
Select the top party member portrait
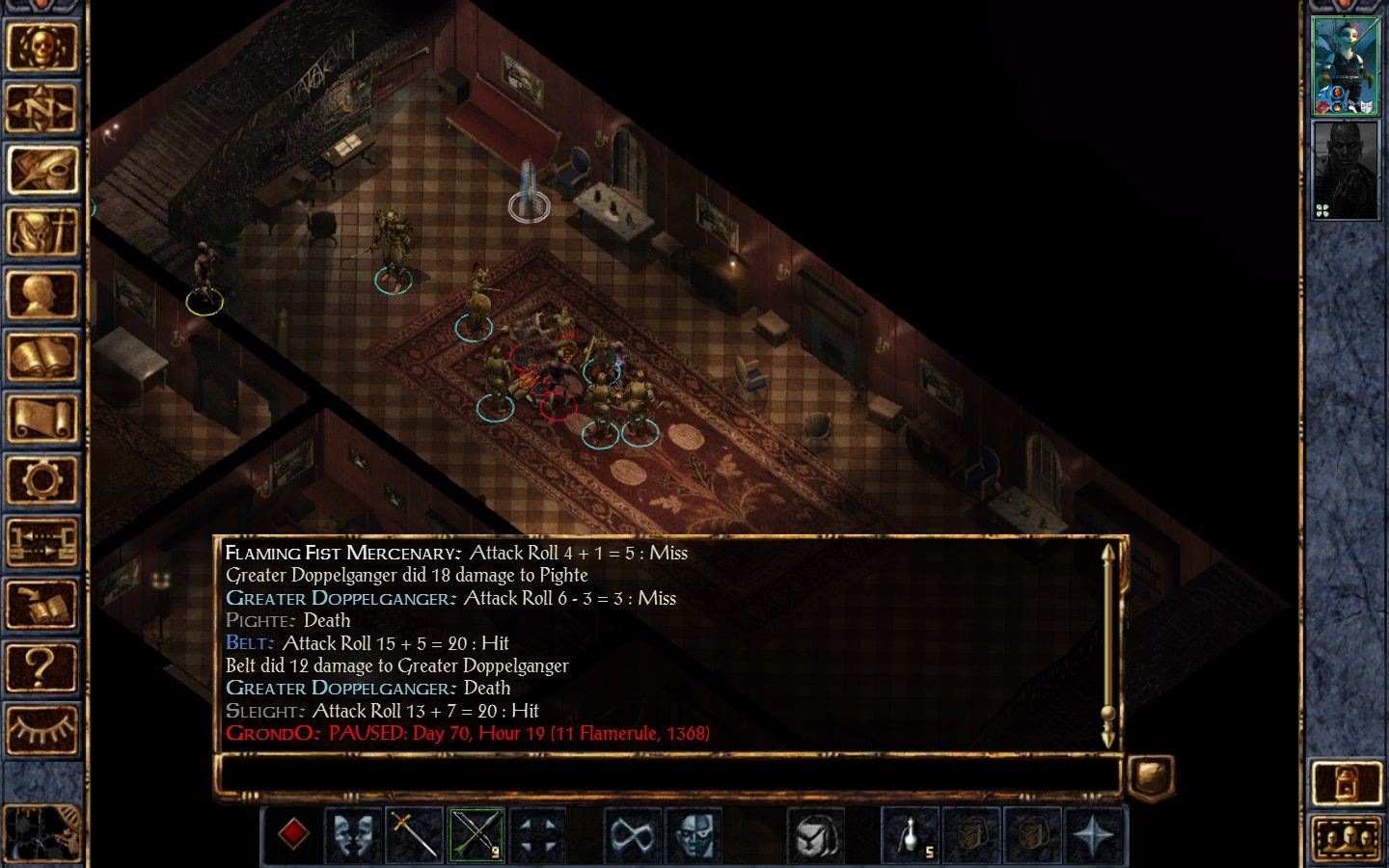pos(1346,67)
